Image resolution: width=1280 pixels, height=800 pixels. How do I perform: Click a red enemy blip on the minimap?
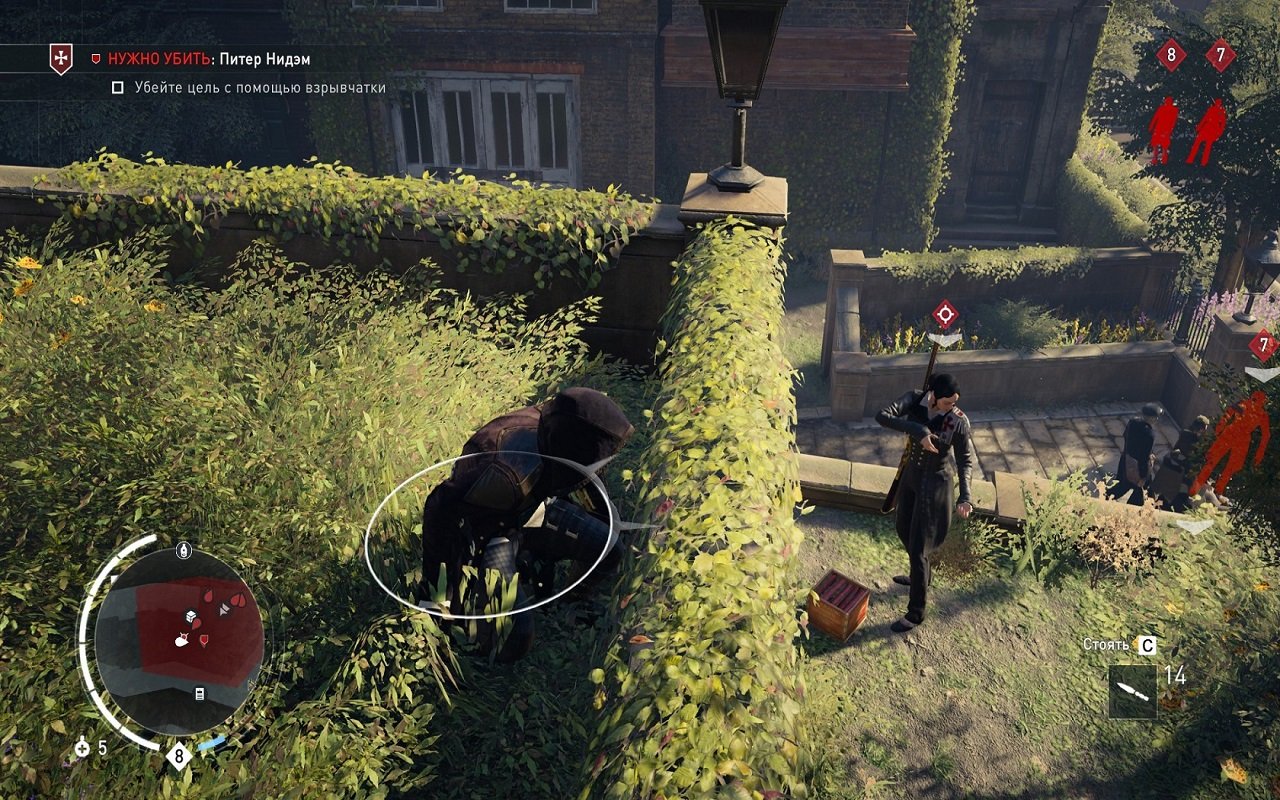[x=207, y=596]
